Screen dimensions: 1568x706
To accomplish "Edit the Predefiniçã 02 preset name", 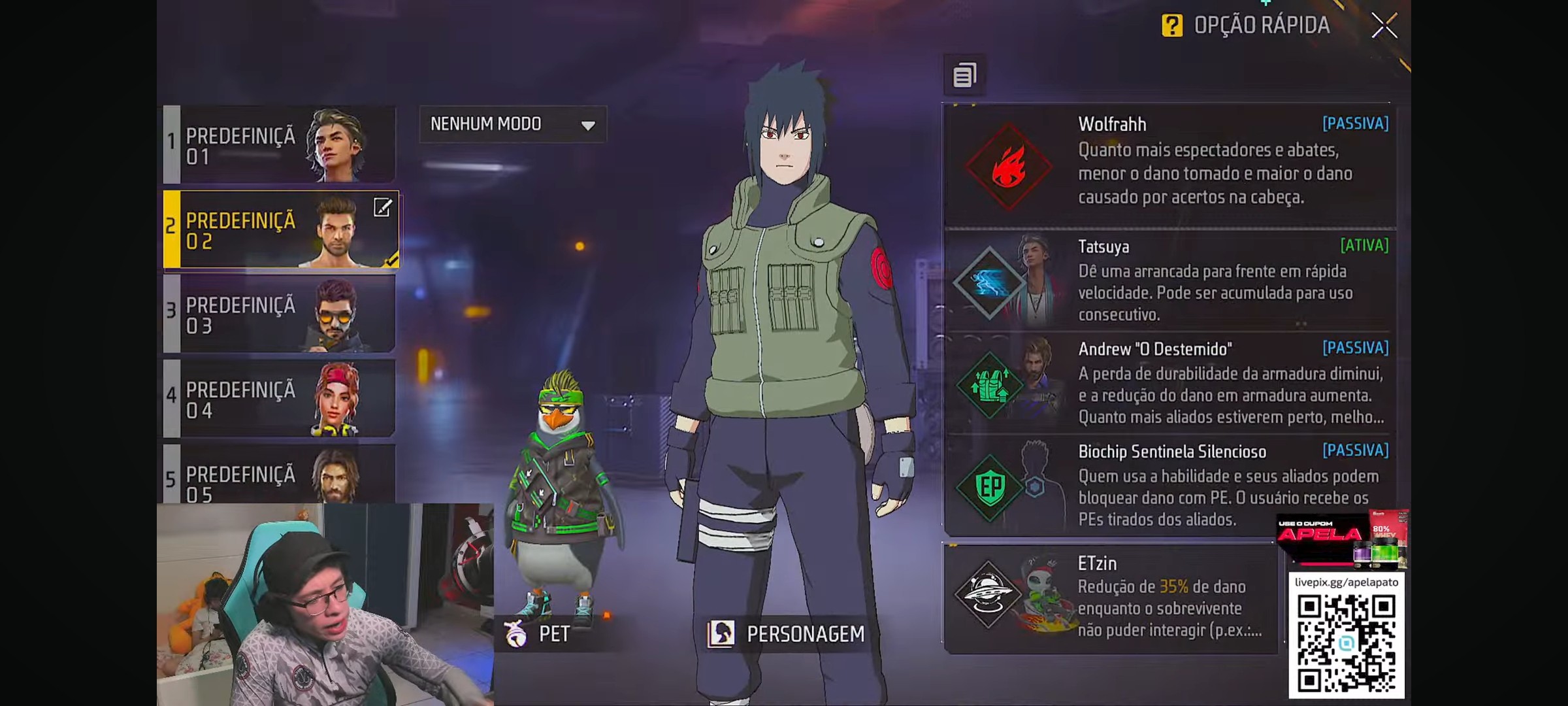I will pos(382,208).
